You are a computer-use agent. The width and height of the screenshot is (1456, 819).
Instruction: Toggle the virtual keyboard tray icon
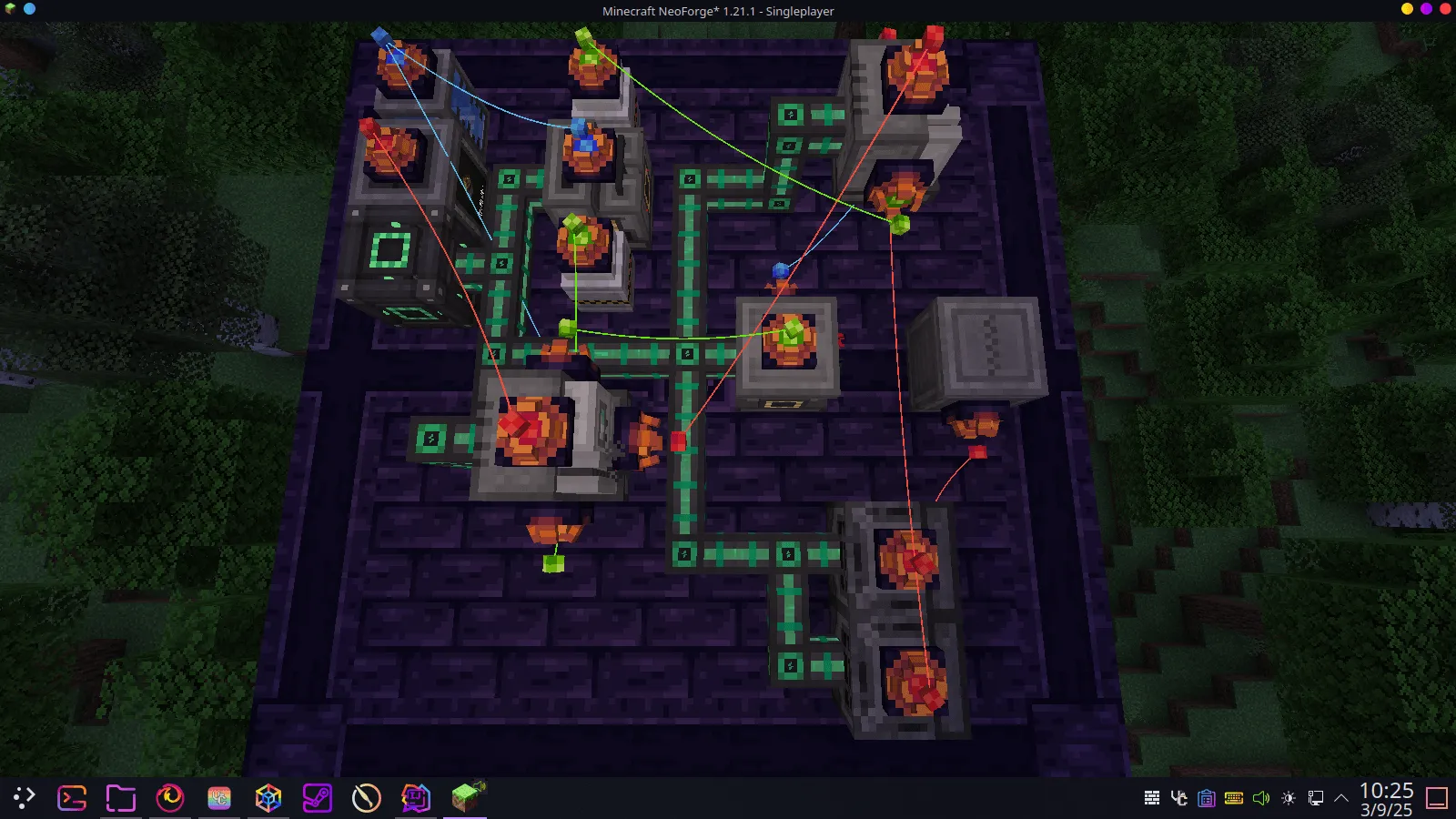pyautogui.click(x=1234, y=798)
